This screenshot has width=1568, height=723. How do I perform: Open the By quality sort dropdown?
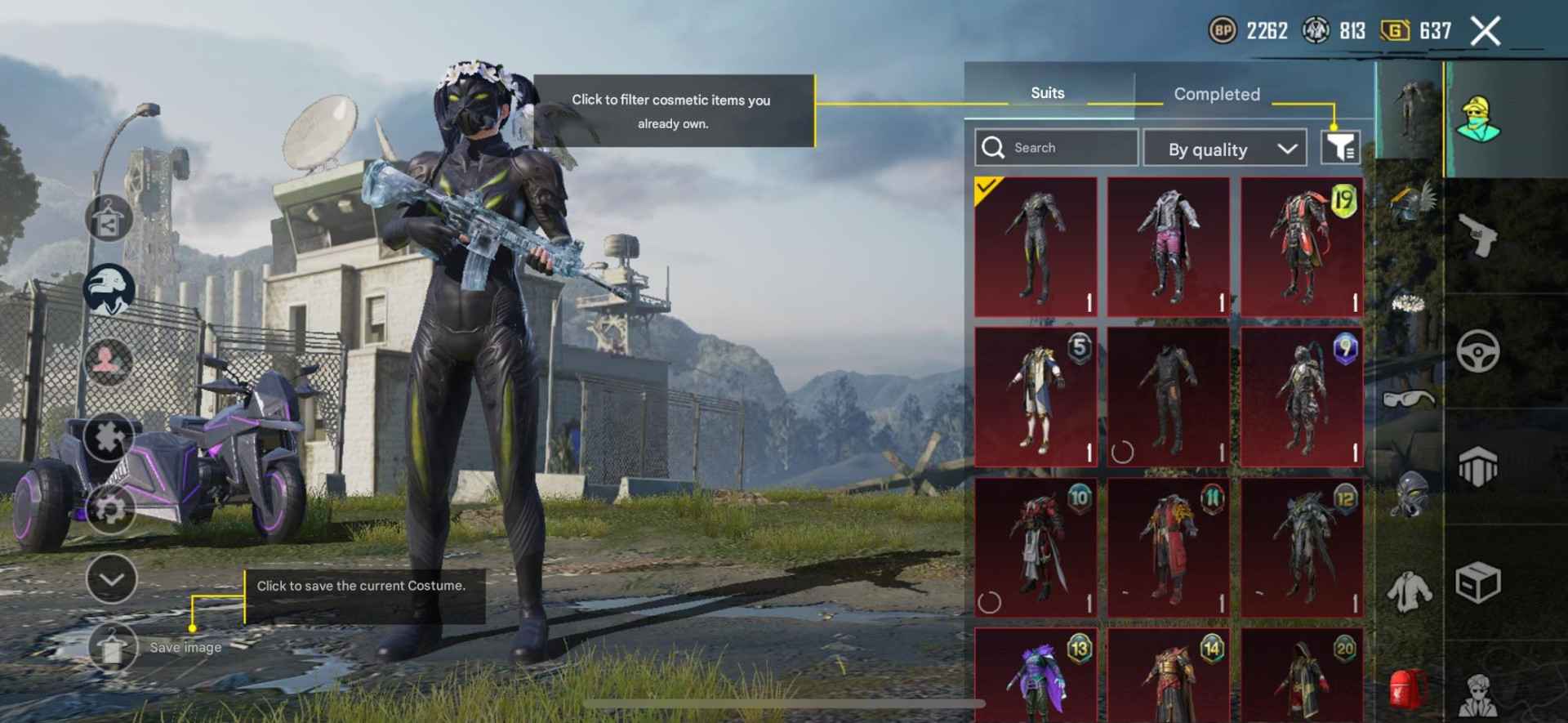(1230, 149)
